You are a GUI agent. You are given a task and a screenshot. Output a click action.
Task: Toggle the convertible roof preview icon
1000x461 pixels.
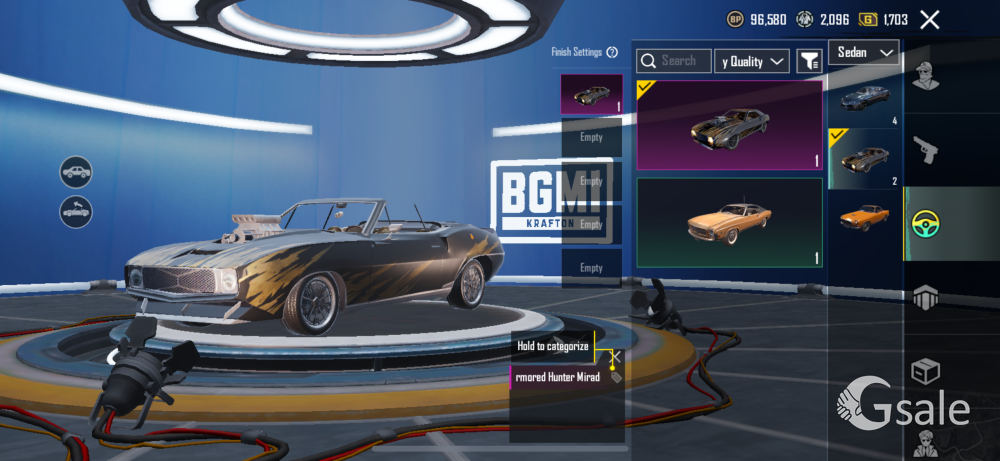(75, 211)
